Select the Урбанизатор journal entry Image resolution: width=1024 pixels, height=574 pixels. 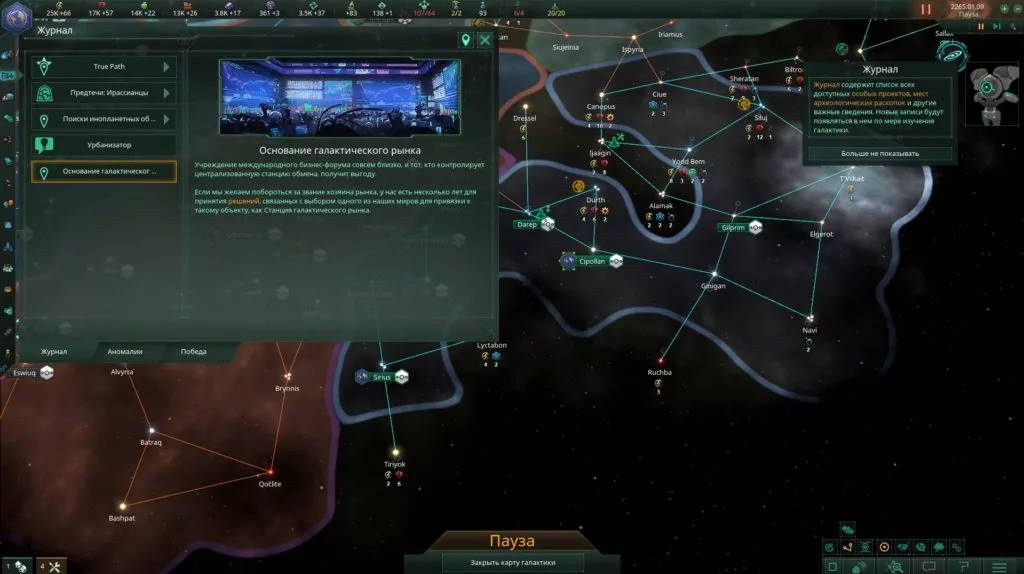coord(104,145)
